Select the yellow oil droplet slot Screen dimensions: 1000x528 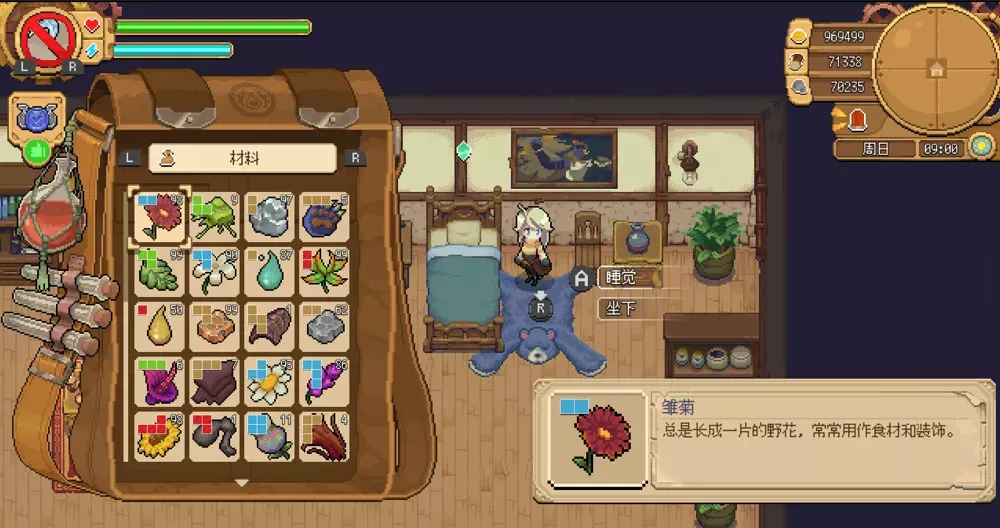159,325
